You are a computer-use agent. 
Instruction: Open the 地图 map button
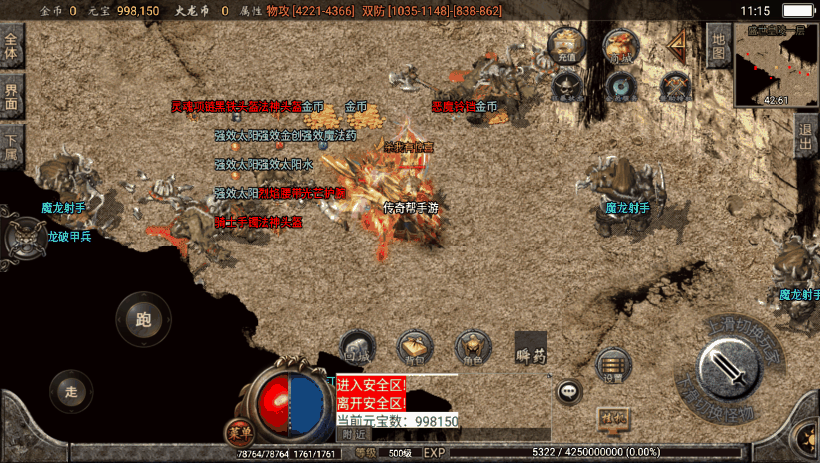click(x=717, y=46)
